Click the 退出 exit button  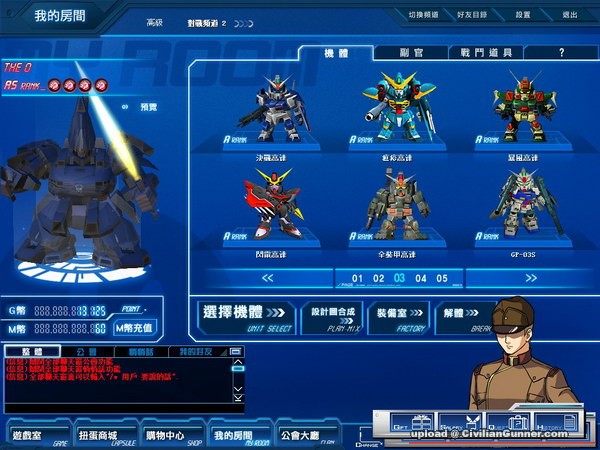tap(570, 15)
